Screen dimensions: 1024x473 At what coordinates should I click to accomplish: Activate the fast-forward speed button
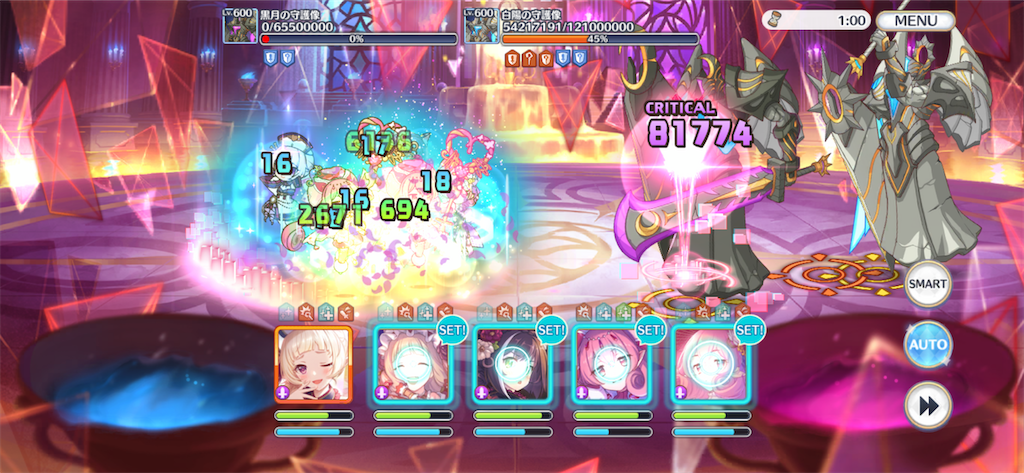pyautogui.click(x=927, y=406)
